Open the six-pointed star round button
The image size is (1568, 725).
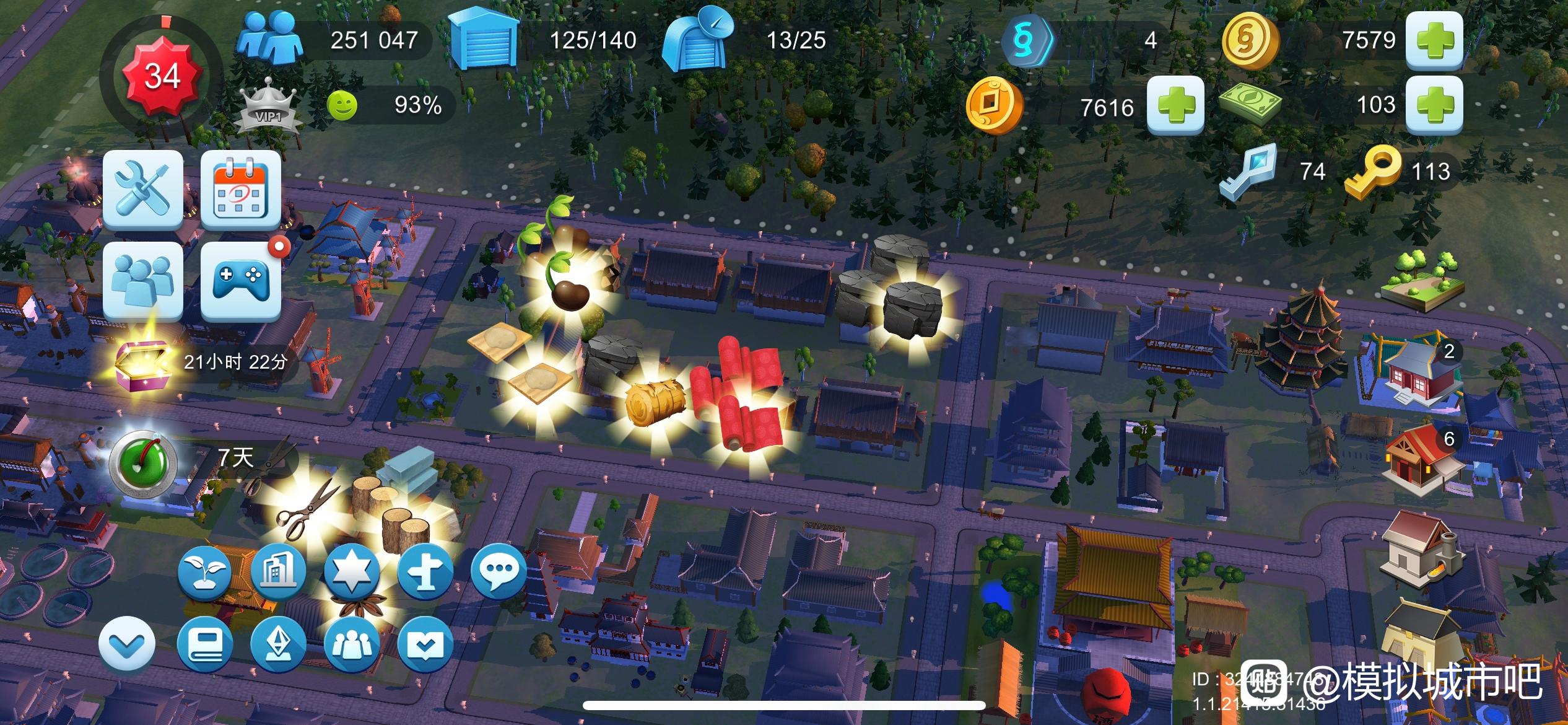351,571
